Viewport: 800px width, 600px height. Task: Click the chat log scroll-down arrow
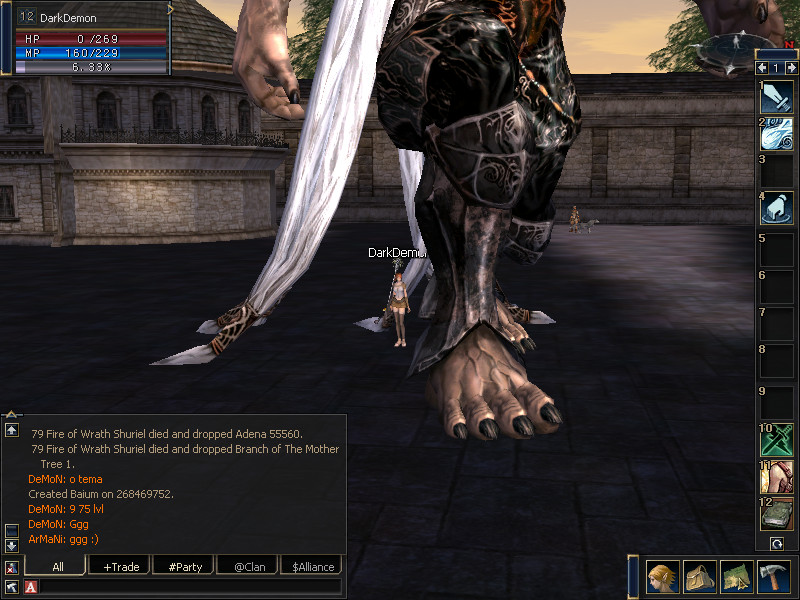click(12, 545)
